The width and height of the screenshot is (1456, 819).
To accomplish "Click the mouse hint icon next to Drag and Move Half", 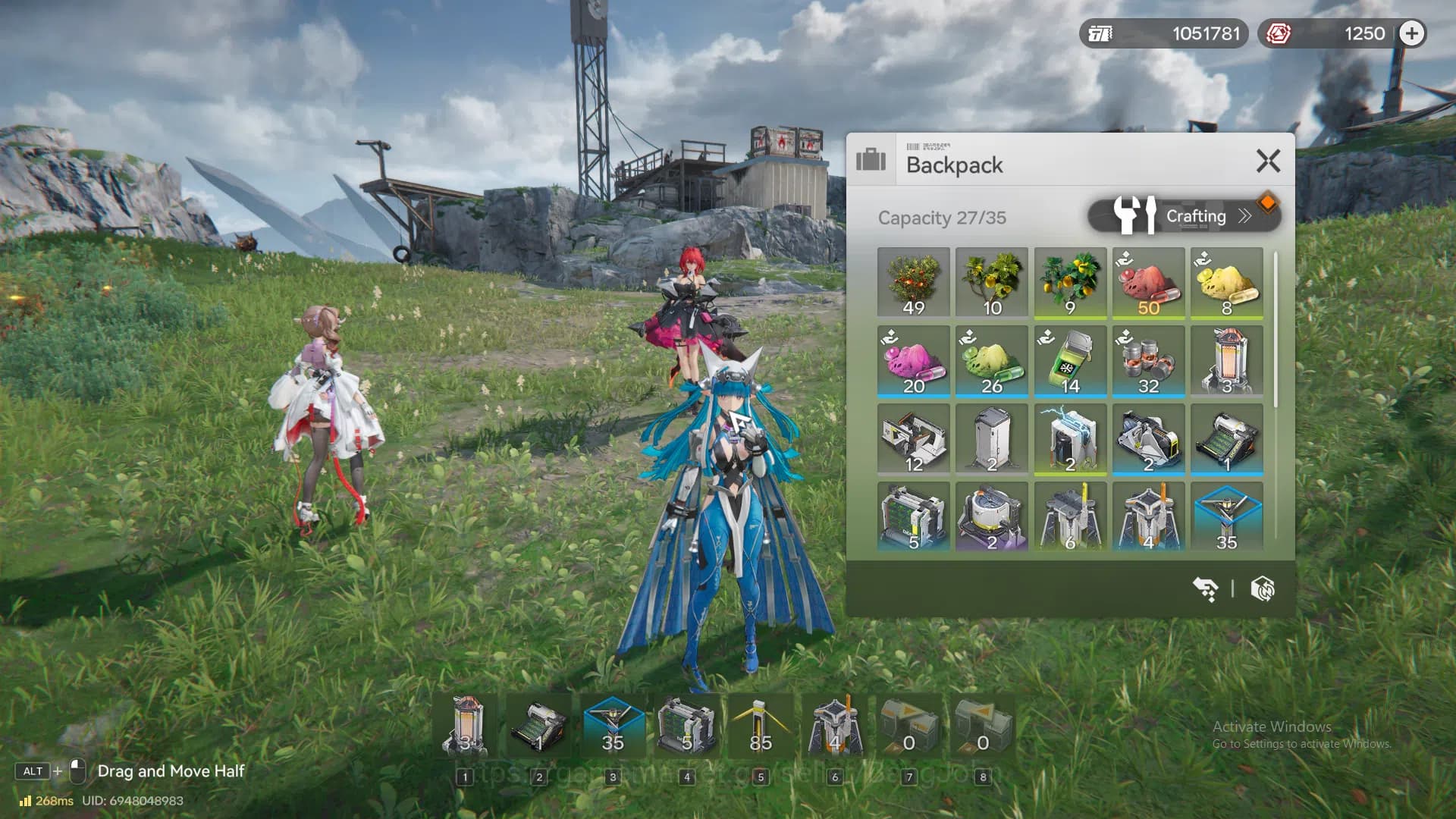I will click(78, 771).
